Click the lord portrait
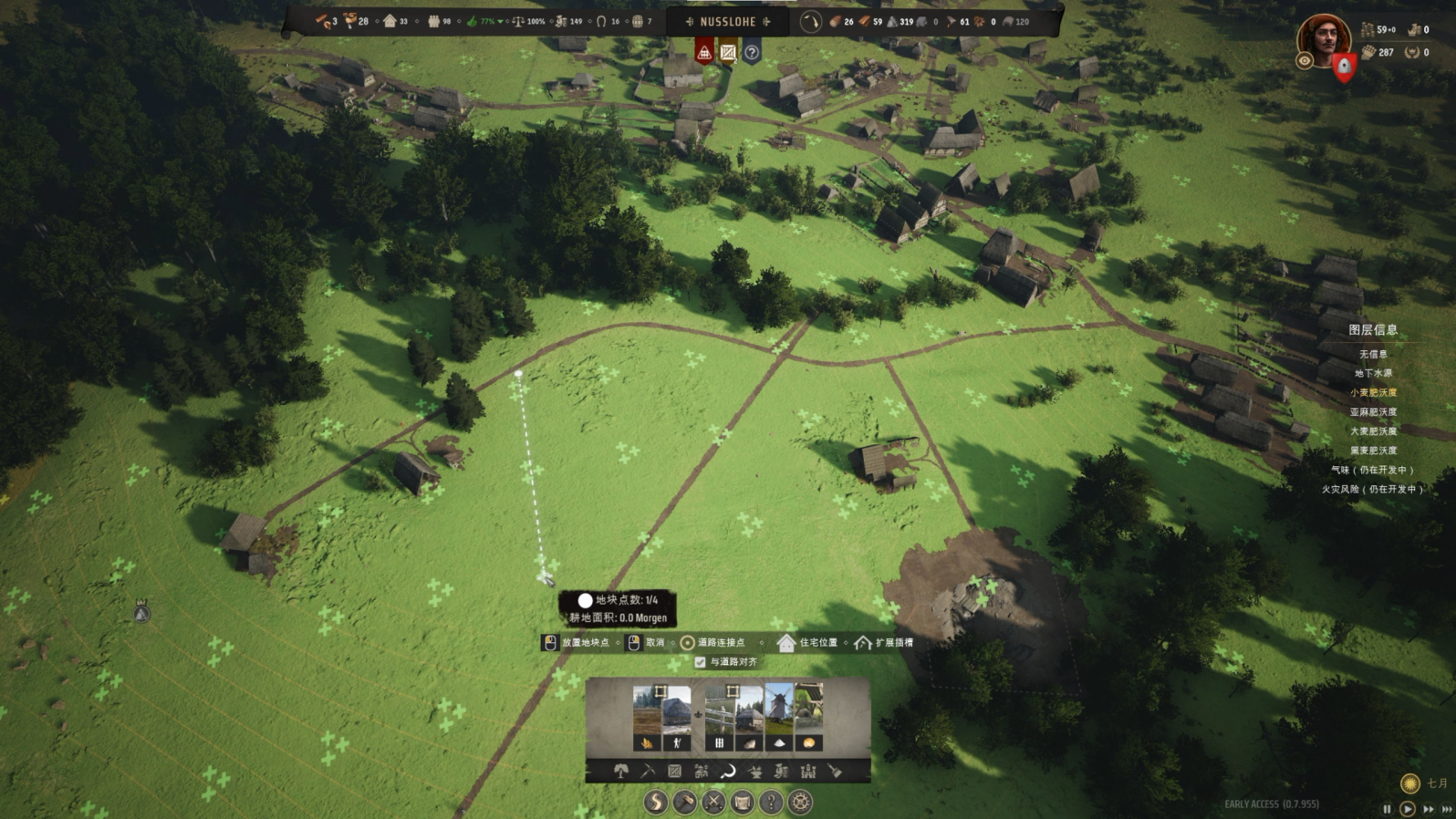The width and height of the screenshot is (1456, 819). pos(1323,38)
